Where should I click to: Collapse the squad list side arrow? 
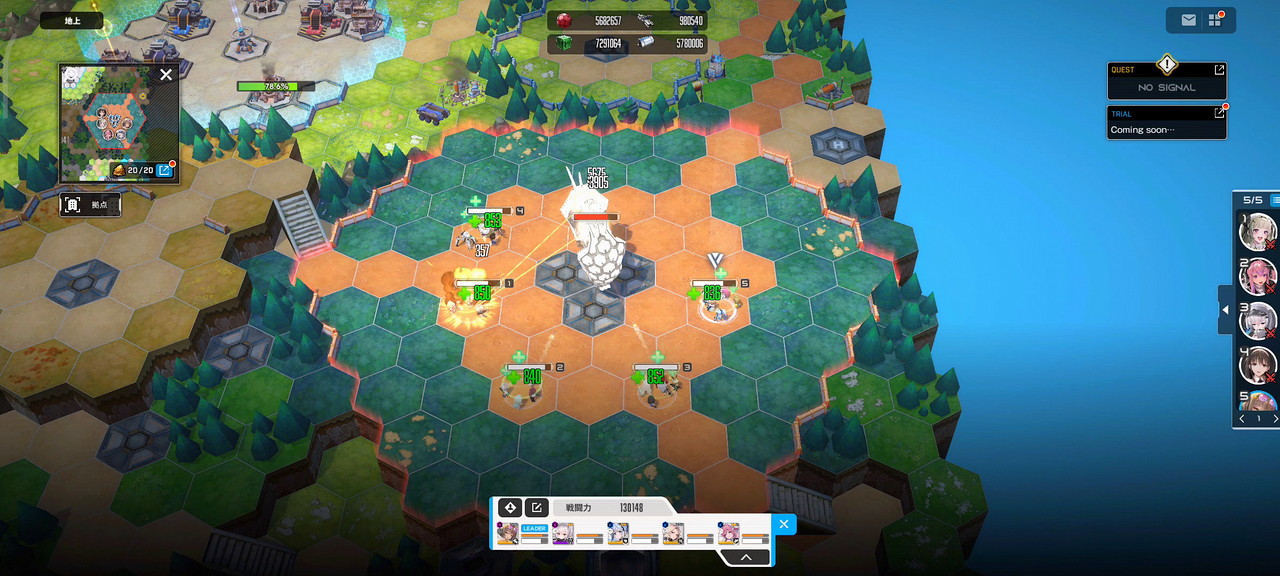point(1224,311)
